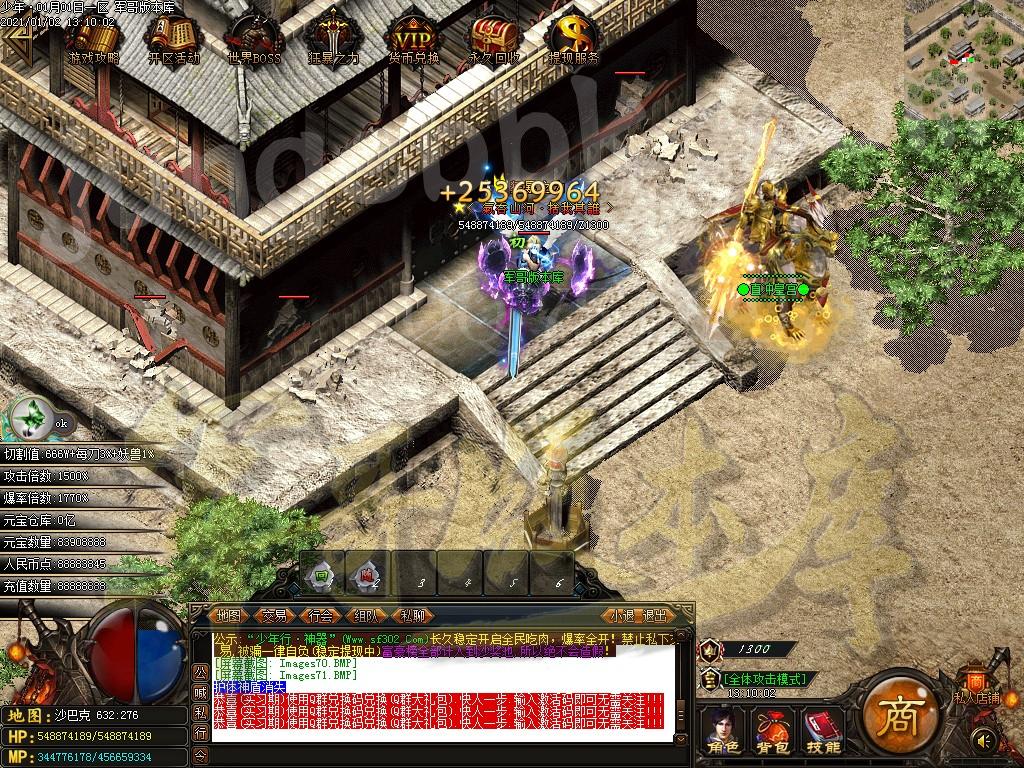Open the 提现服务 gold dollar icon
The height and width of the screenshot is (768, 1024).
(574, 40)
